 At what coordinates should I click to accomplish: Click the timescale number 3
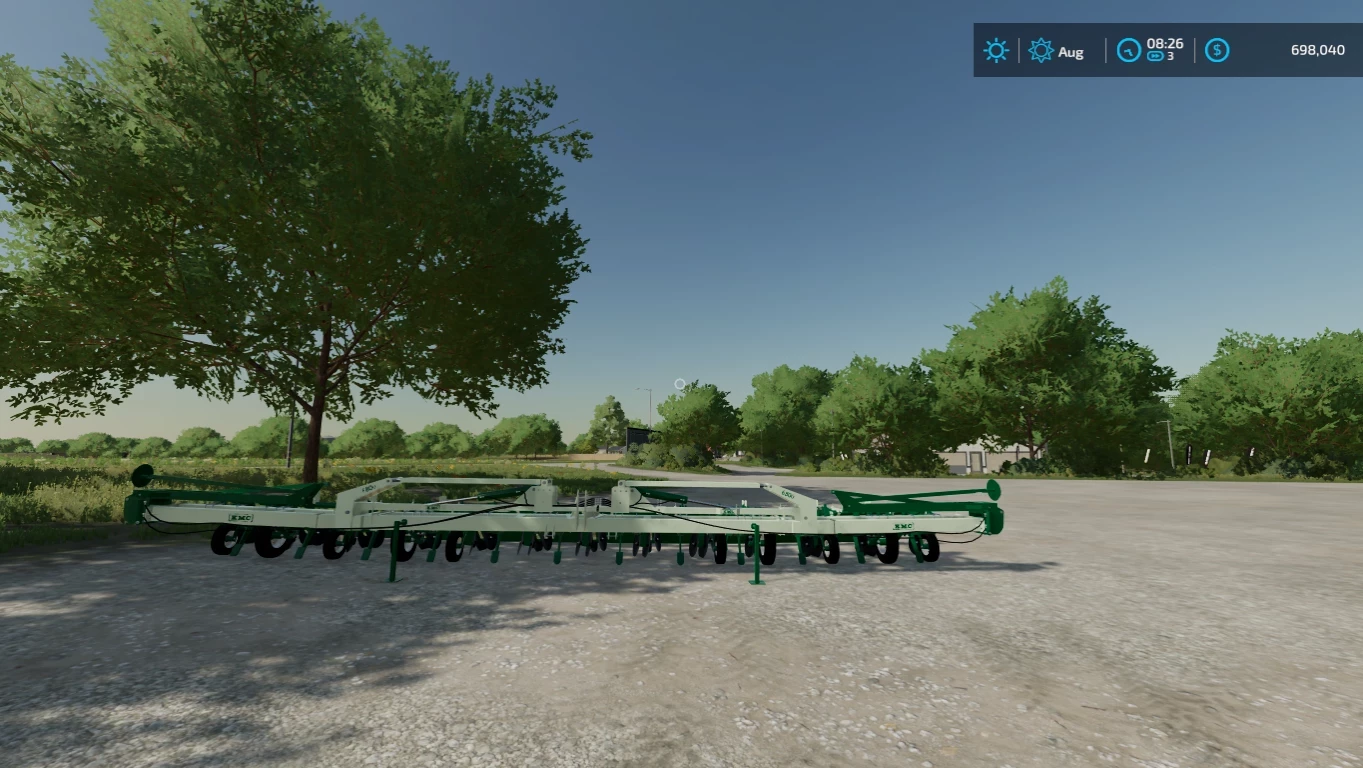[x=1169, y=57]
